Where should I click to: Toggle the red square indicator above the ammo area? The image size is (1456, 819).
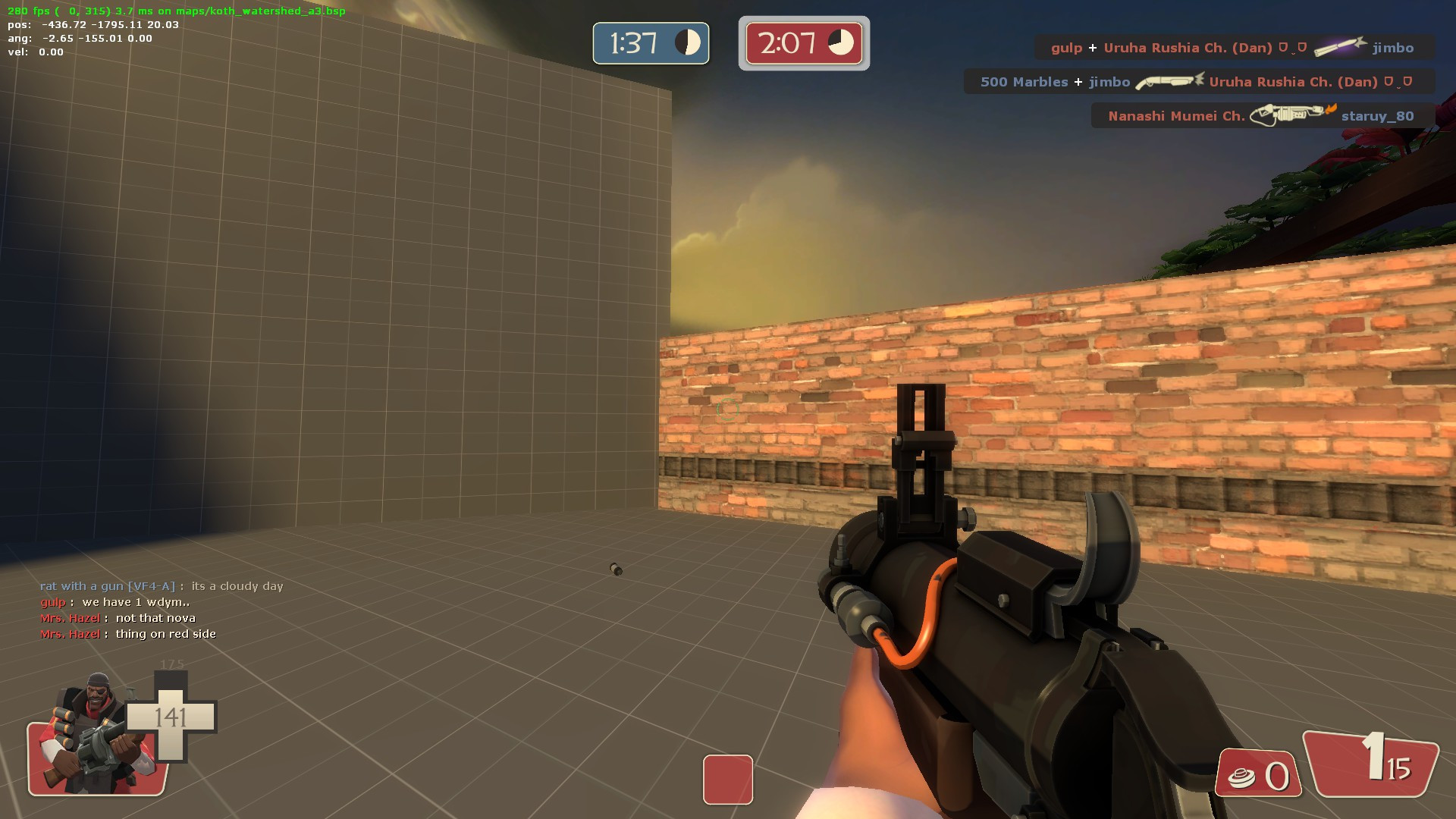click(727, 780)
